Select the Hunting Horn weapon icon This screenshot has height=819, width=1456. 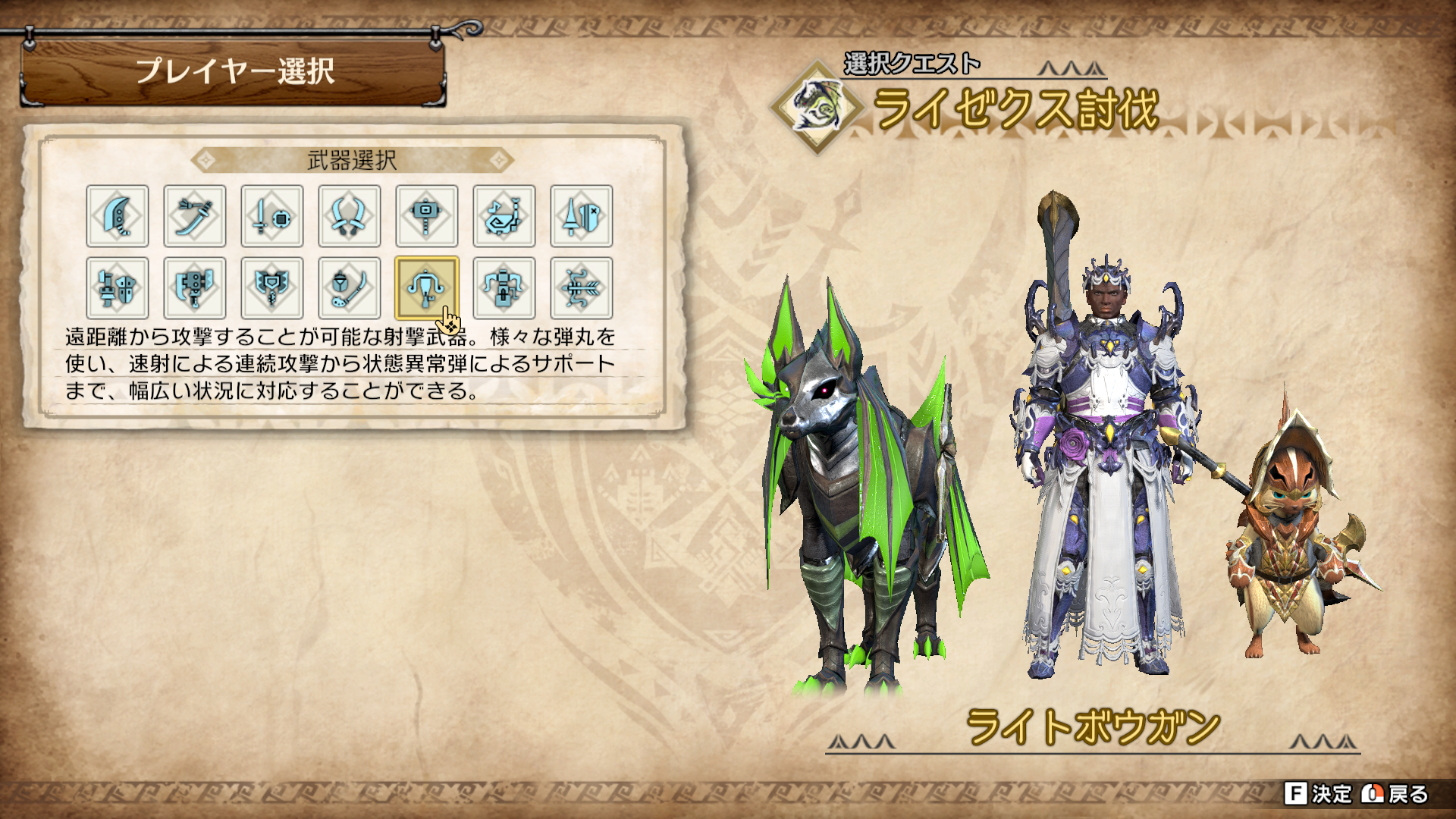(504, 216)
